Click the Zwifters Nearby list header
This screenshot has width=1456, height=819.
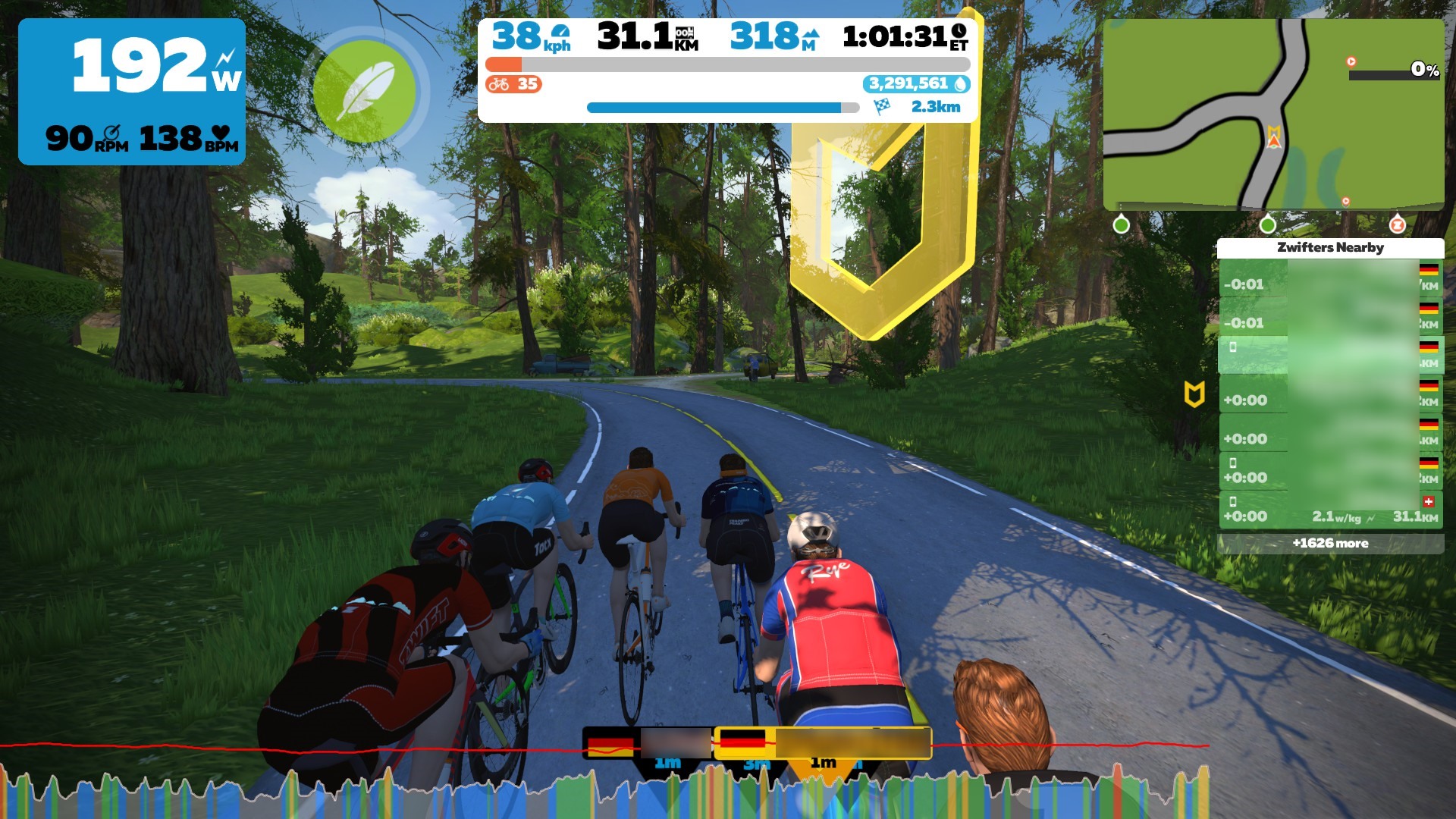pos(1330,247)
